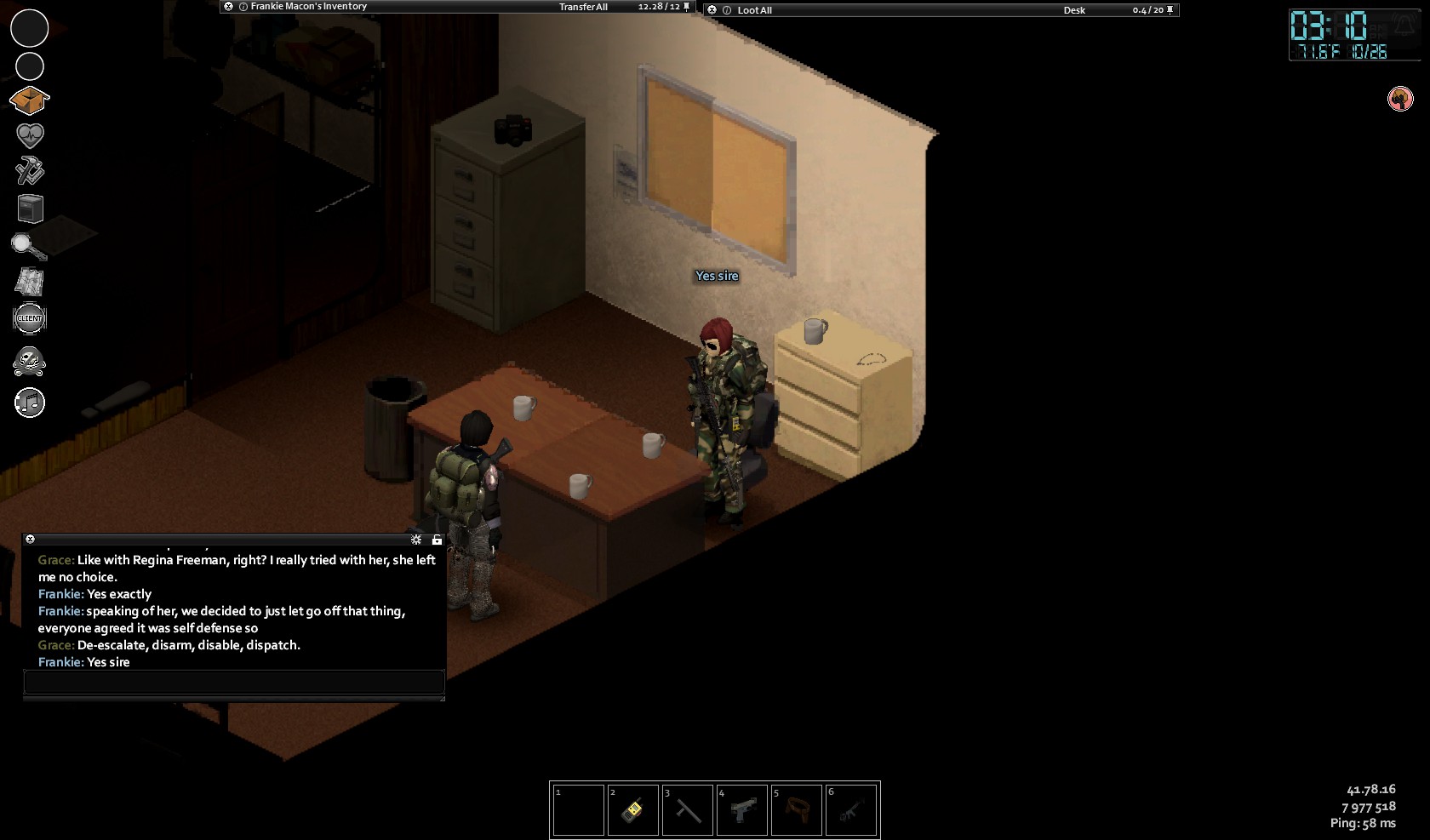1430x840 pixels.
Task: Select the walkie-talkie hotbar slot
Action: [x=632, y=809]
